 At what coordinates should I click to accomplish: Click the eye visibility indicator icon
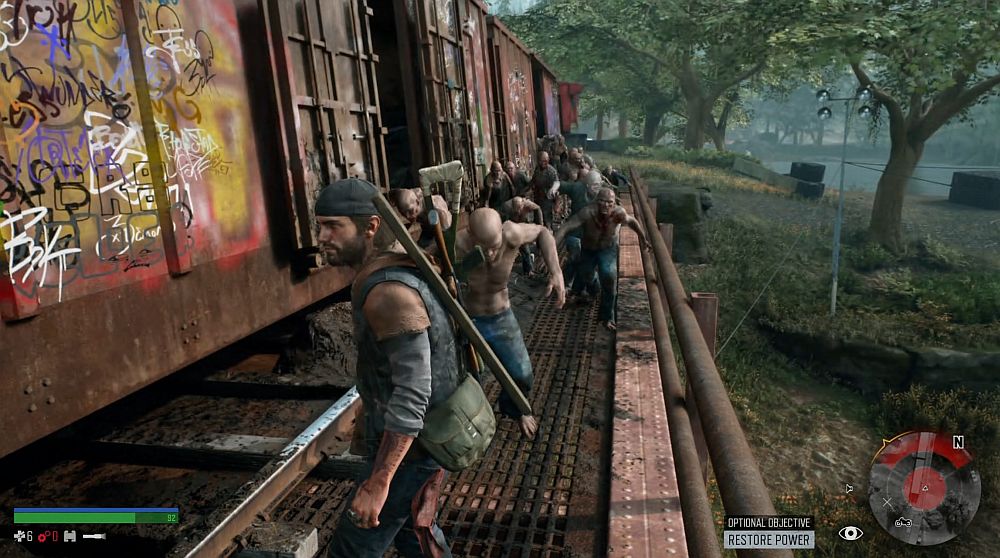click(850, 534)
